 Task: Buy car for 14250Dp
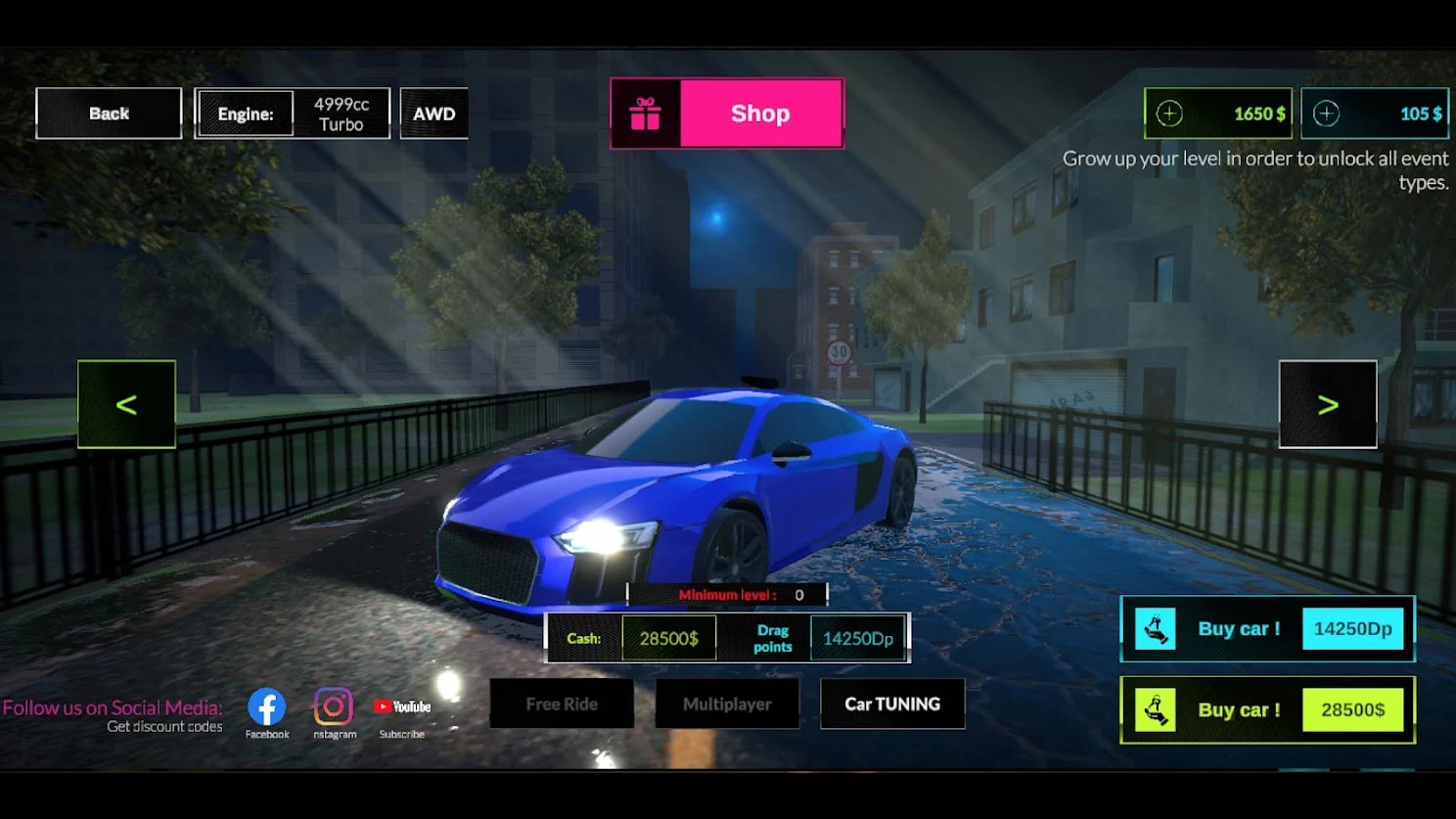1267,629
